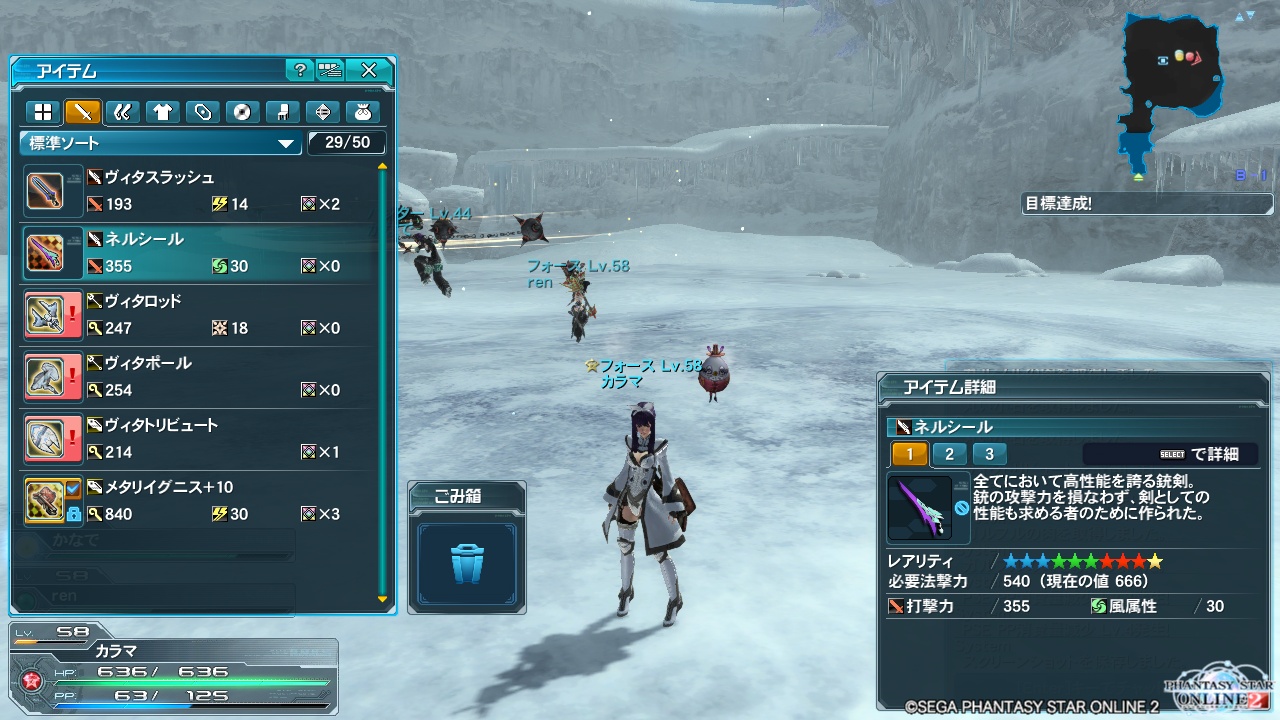The width and height of the screenshot is (1280, 720).
Task: Select the costume shirt category tab
Action: coord(162,111)
